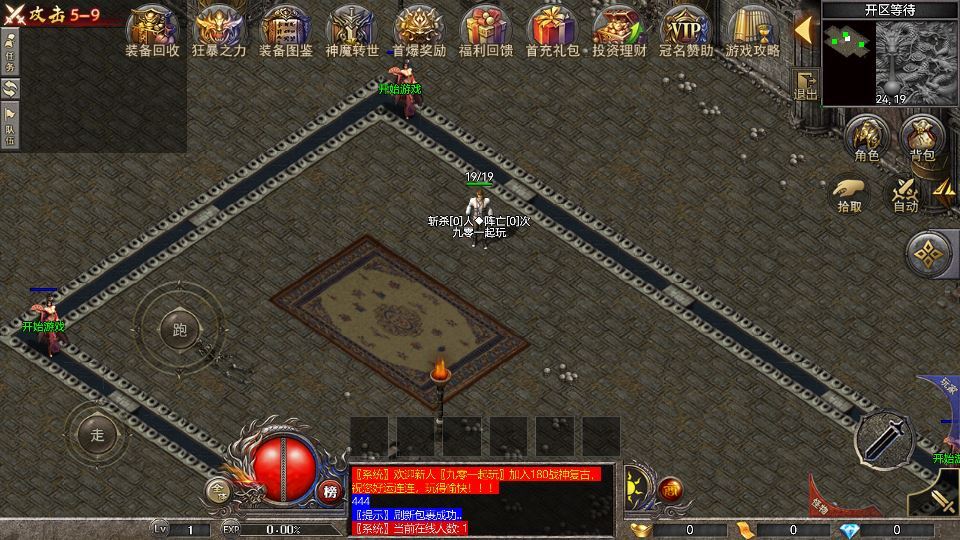Open the 狂暴之力 menu icon
960x540 pixels.
click(220, 30)
